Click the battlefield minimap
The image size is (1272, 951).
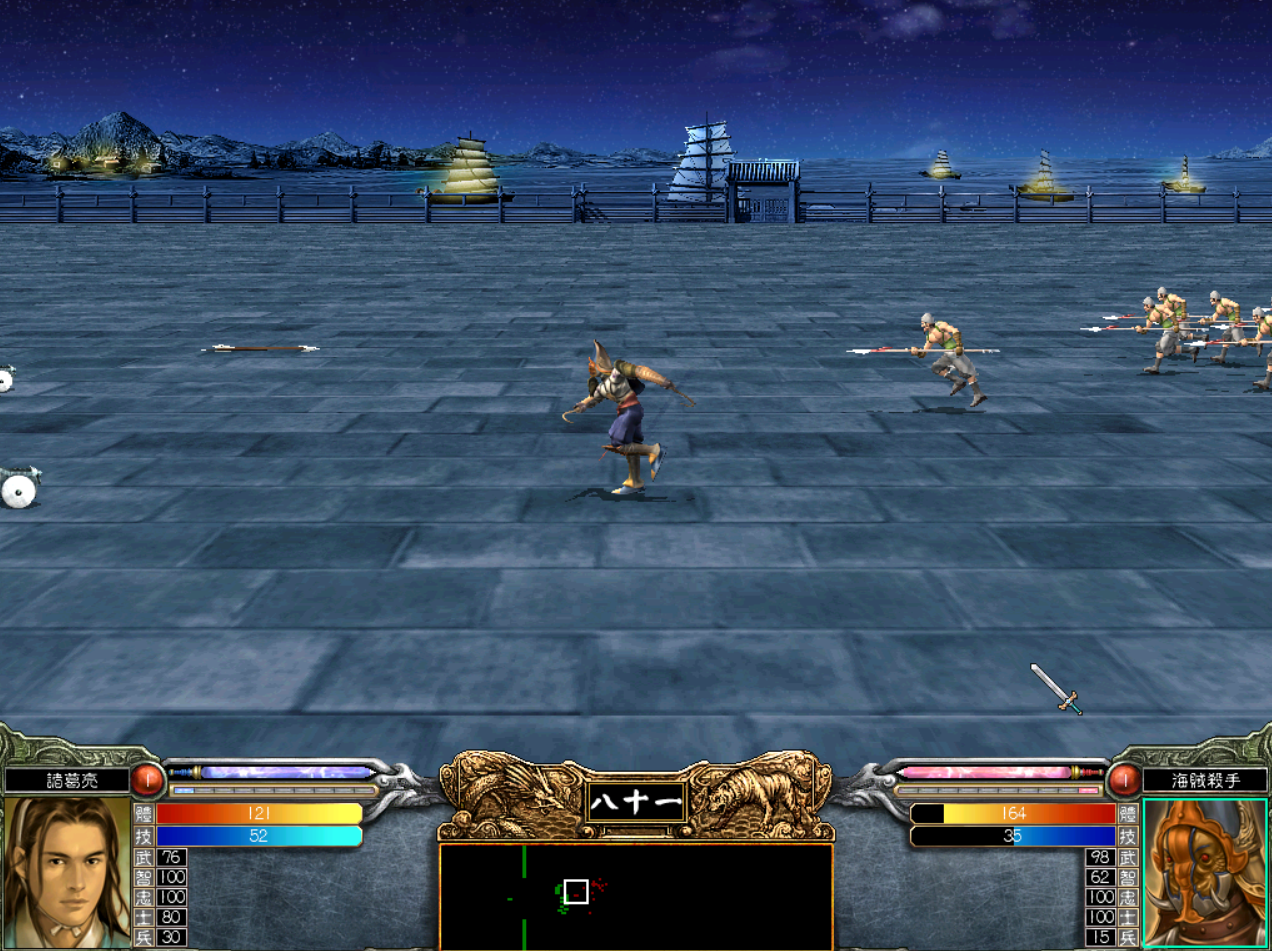pyautogui.click(x=635, y=896)
